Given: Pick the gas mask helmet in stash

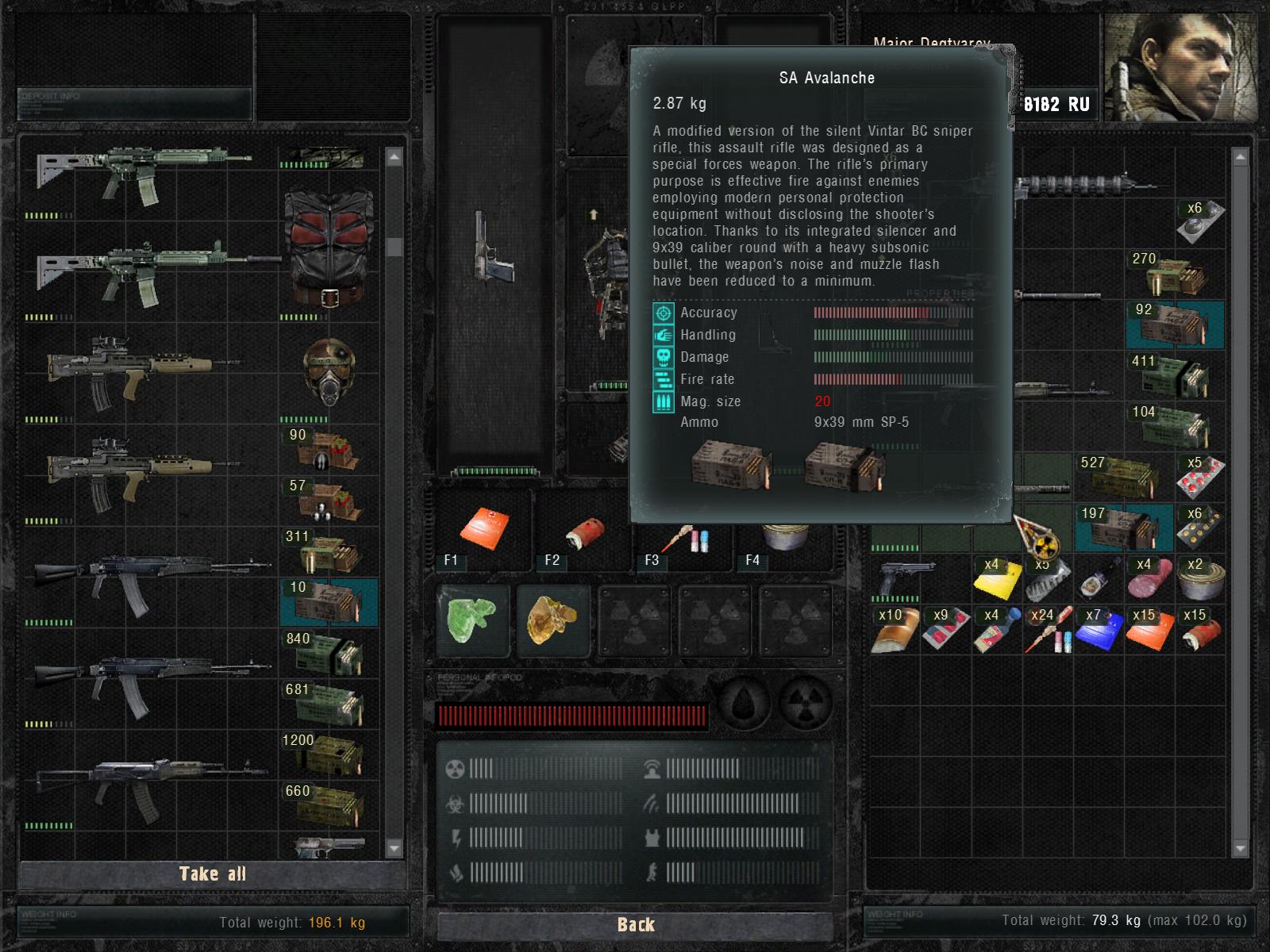Looking at the screenshot, I should 329,371.
